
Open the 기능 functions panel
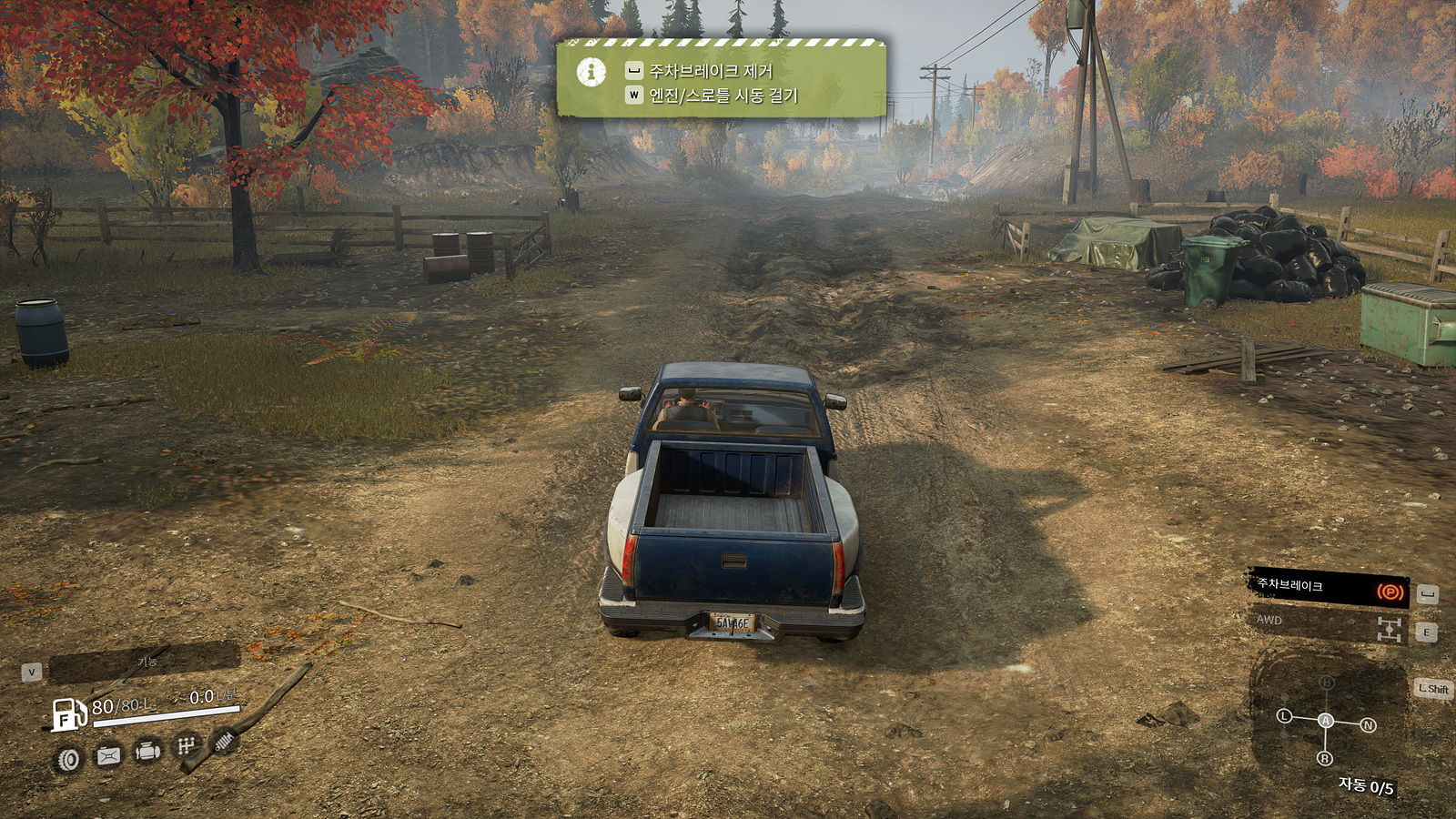144,663
